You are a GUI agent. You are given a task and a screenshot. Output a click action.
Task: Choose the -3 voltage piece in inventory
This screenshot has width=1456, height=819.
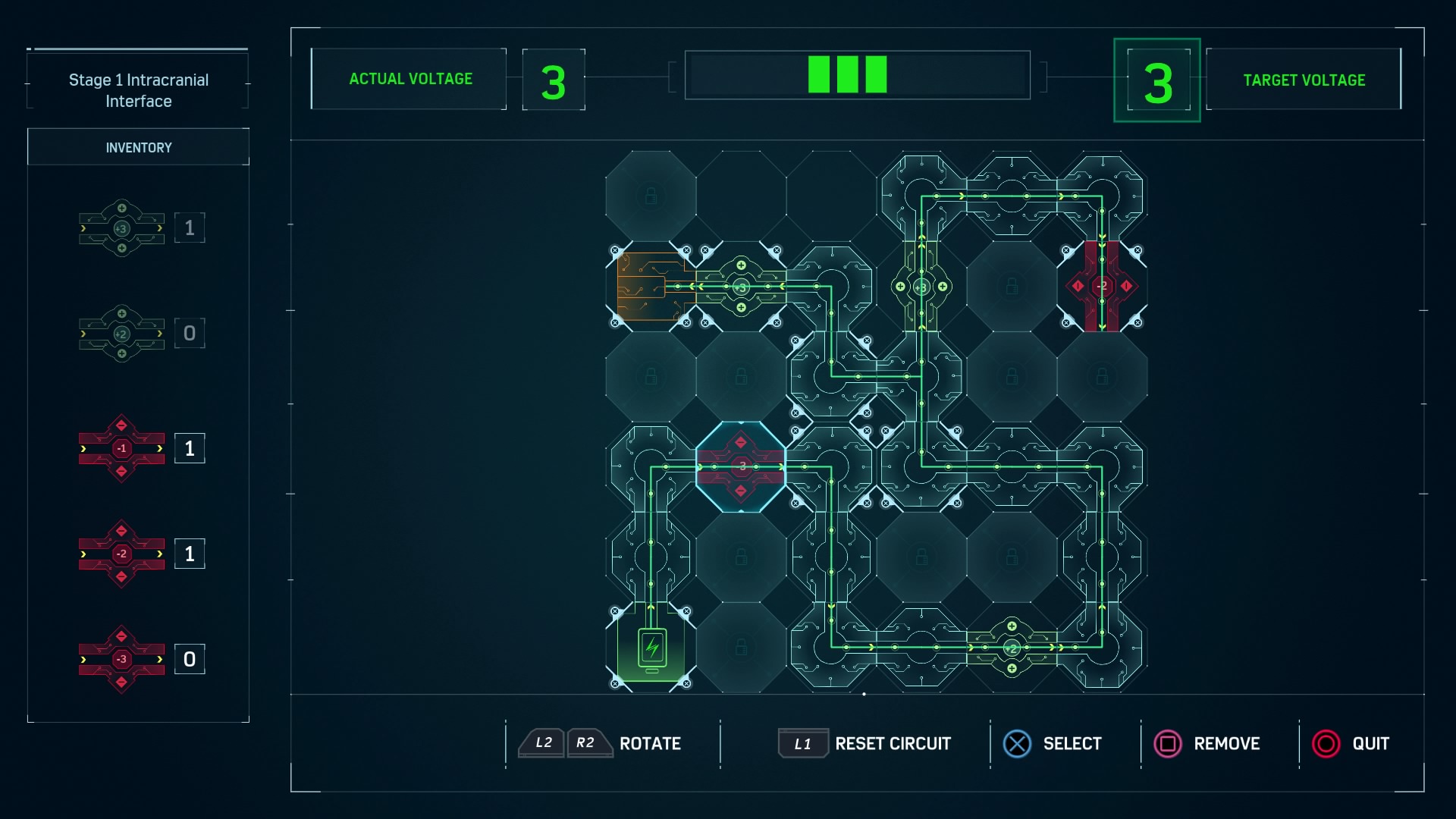coord(121,659)
